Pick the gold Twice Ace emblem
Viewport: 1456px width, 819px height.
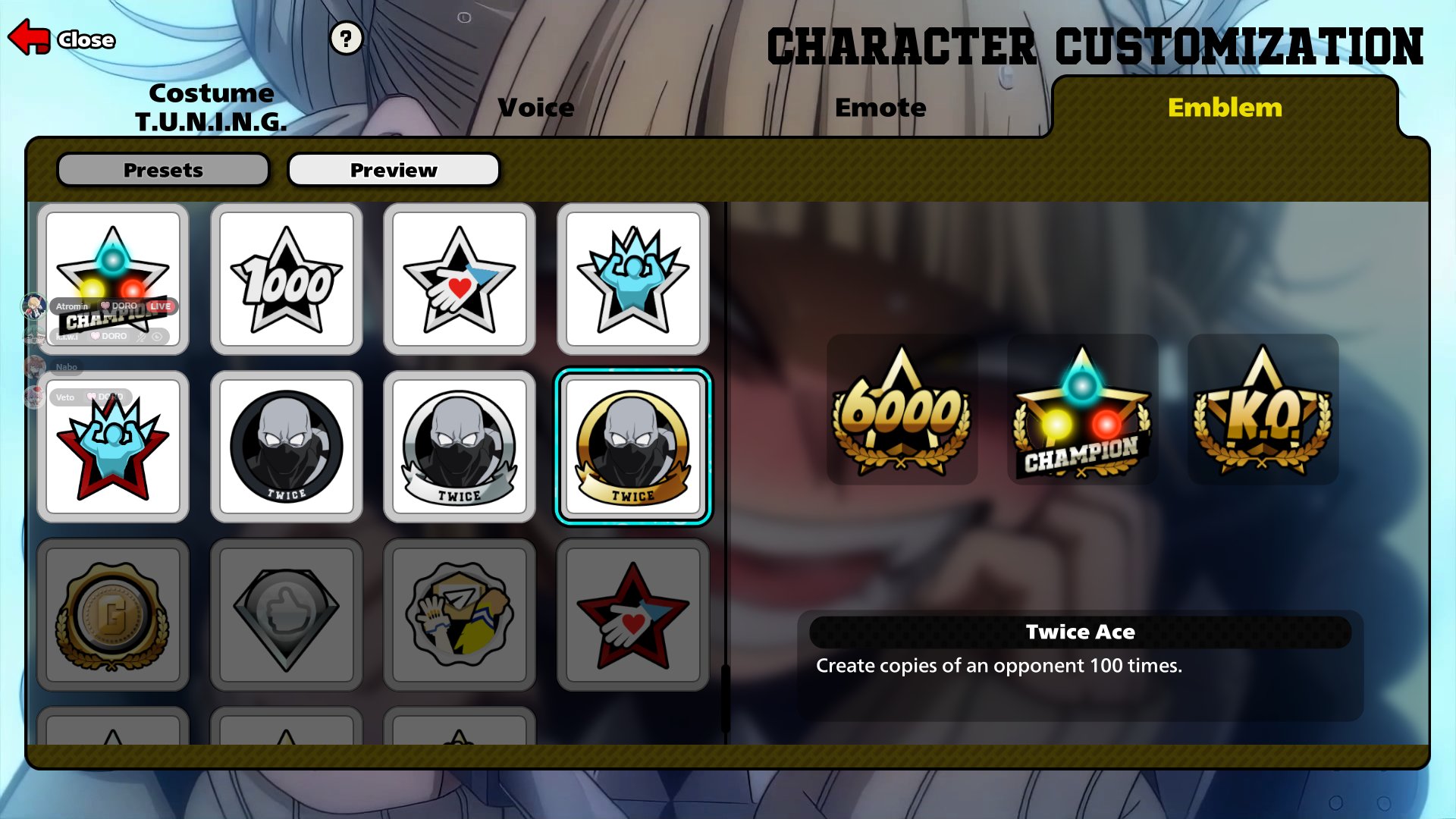(633, 447)
